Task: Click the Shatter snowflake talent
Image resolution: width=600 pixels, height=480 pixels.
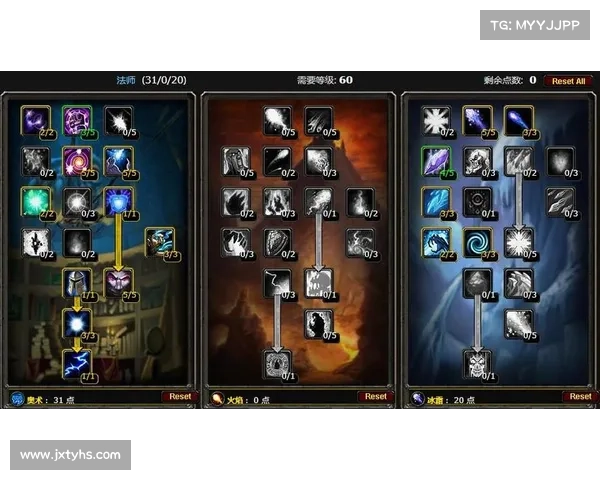Action: pyautogui.click(x=519, y=241)
